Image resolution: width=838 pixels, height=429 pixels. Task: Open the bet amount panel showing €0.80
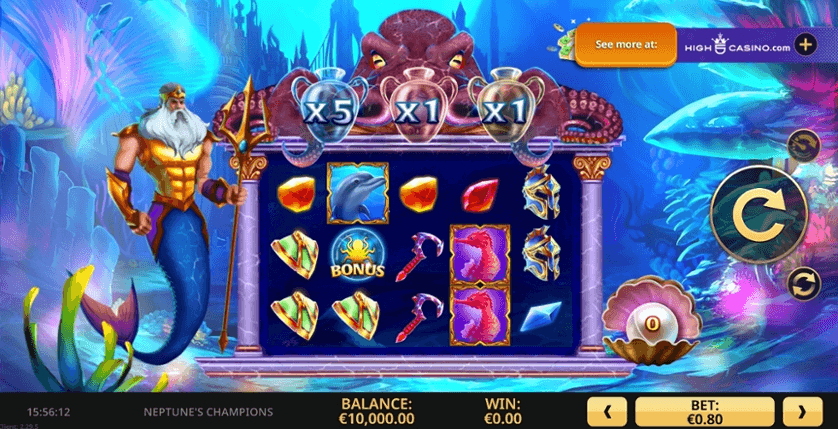[x=704, y=410]
